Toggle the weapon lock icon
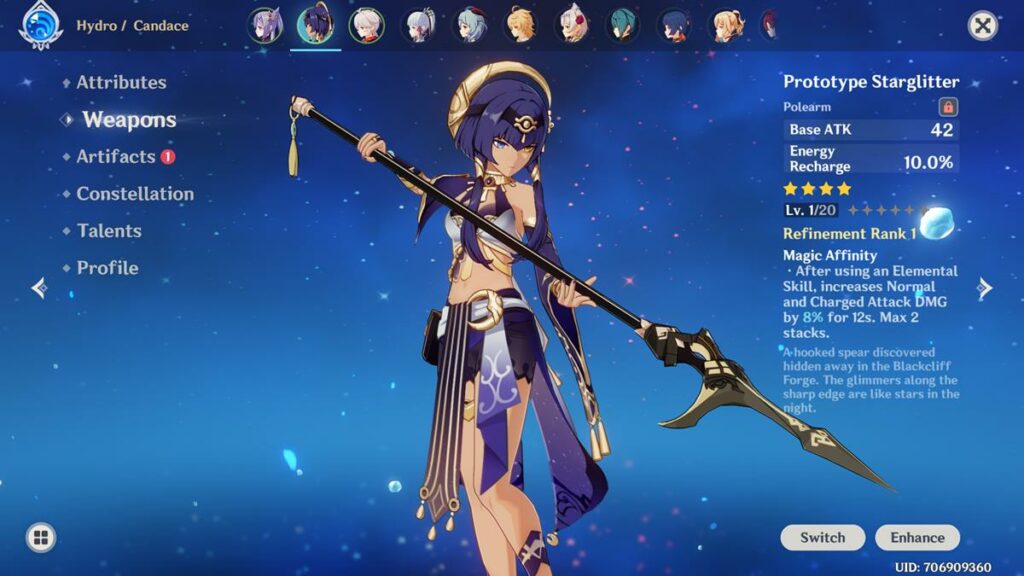 (x=948, y=107)
